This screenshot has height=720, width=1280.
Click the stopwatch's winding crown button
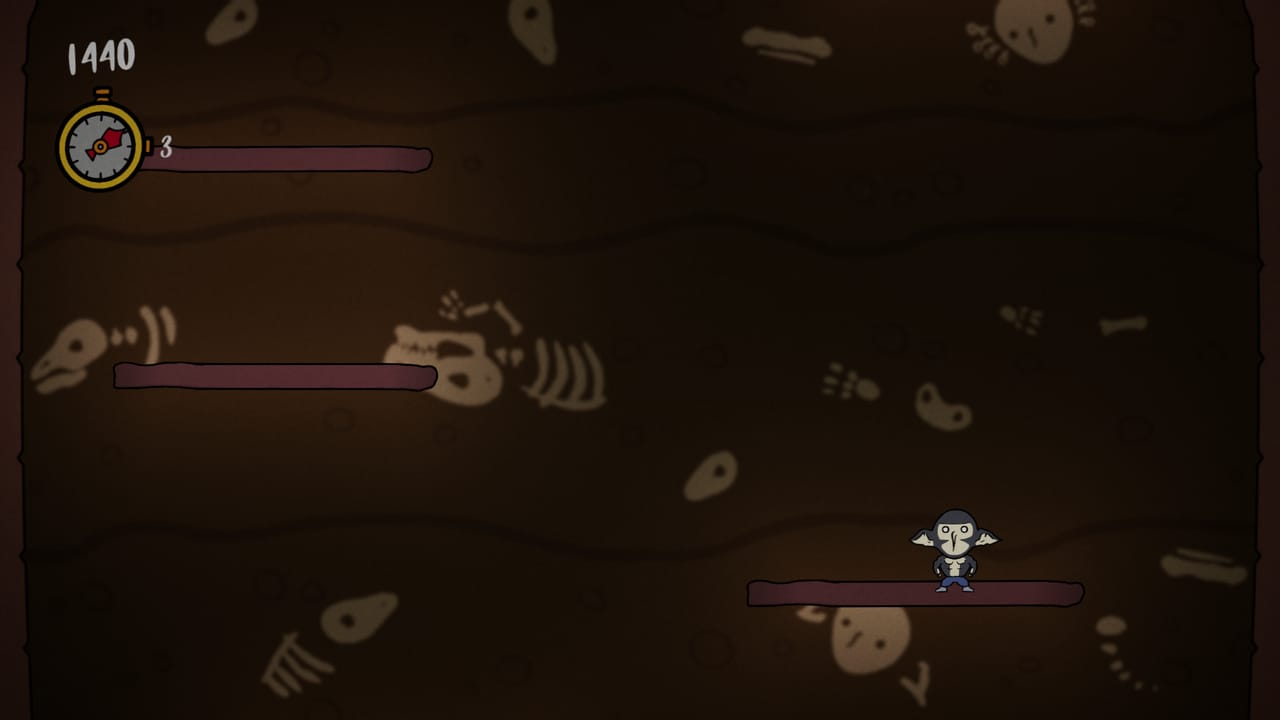coord(100,95)
